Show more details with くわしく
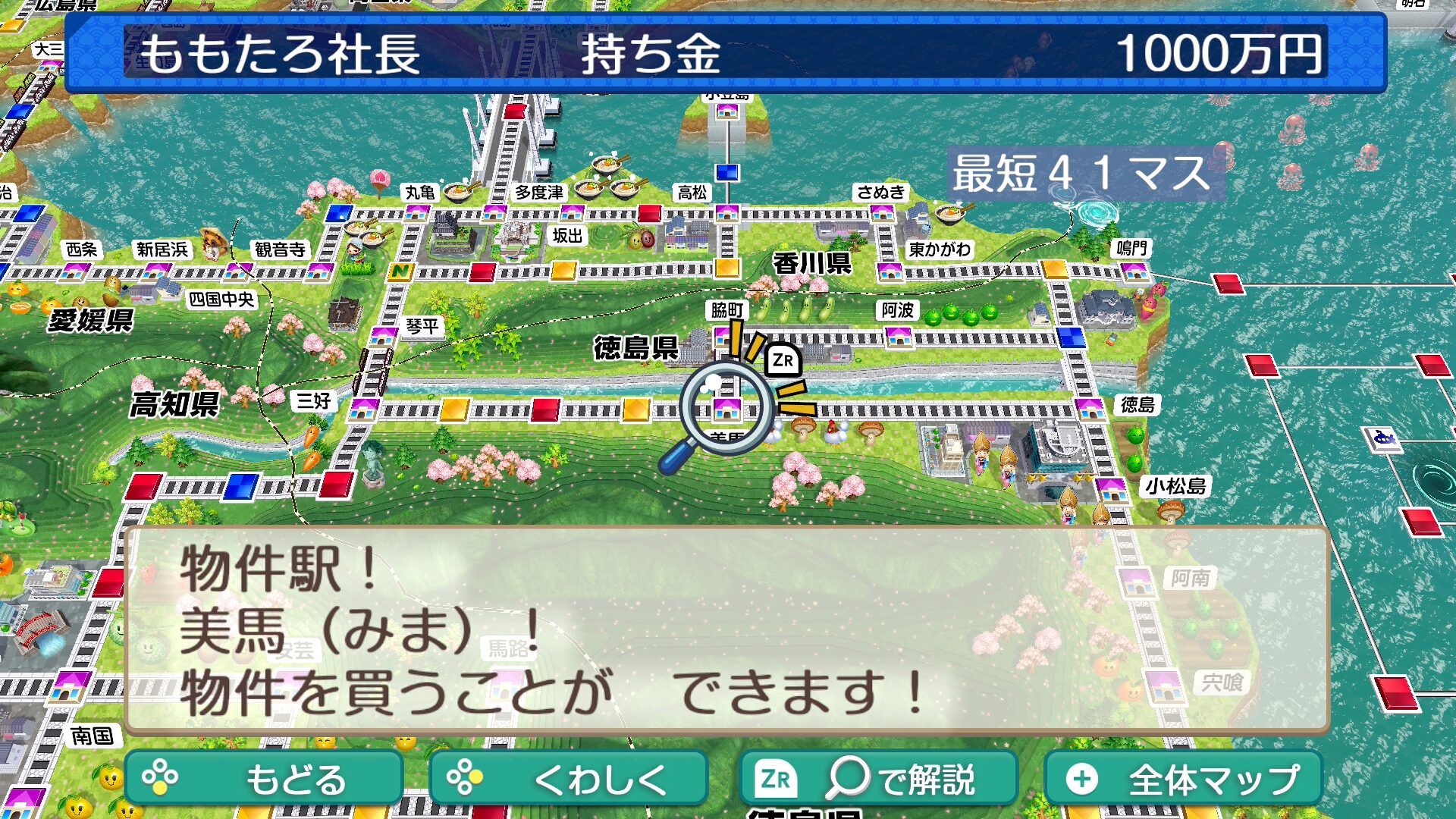This screenshot has height=819, width=1456. pos(568,779)
